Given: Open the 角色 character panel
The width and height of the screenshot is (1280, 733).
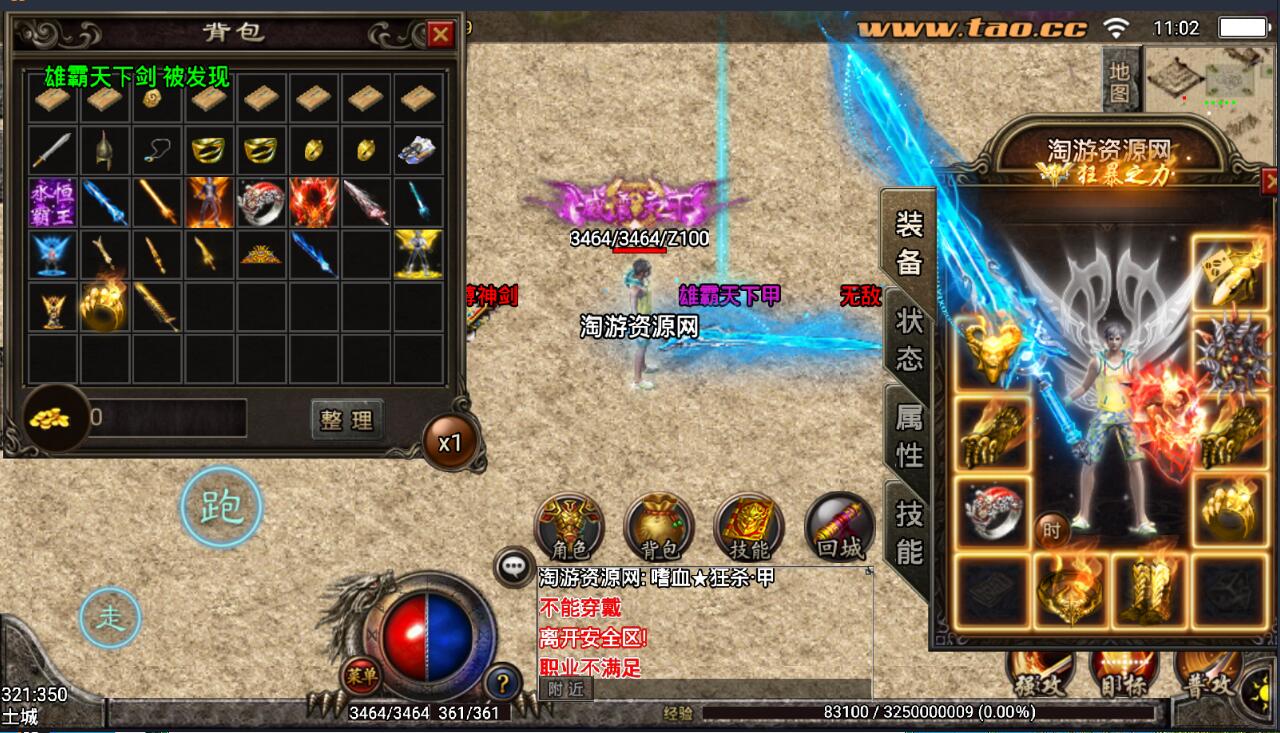Looking at the screenshot, I should coord(568,527).
